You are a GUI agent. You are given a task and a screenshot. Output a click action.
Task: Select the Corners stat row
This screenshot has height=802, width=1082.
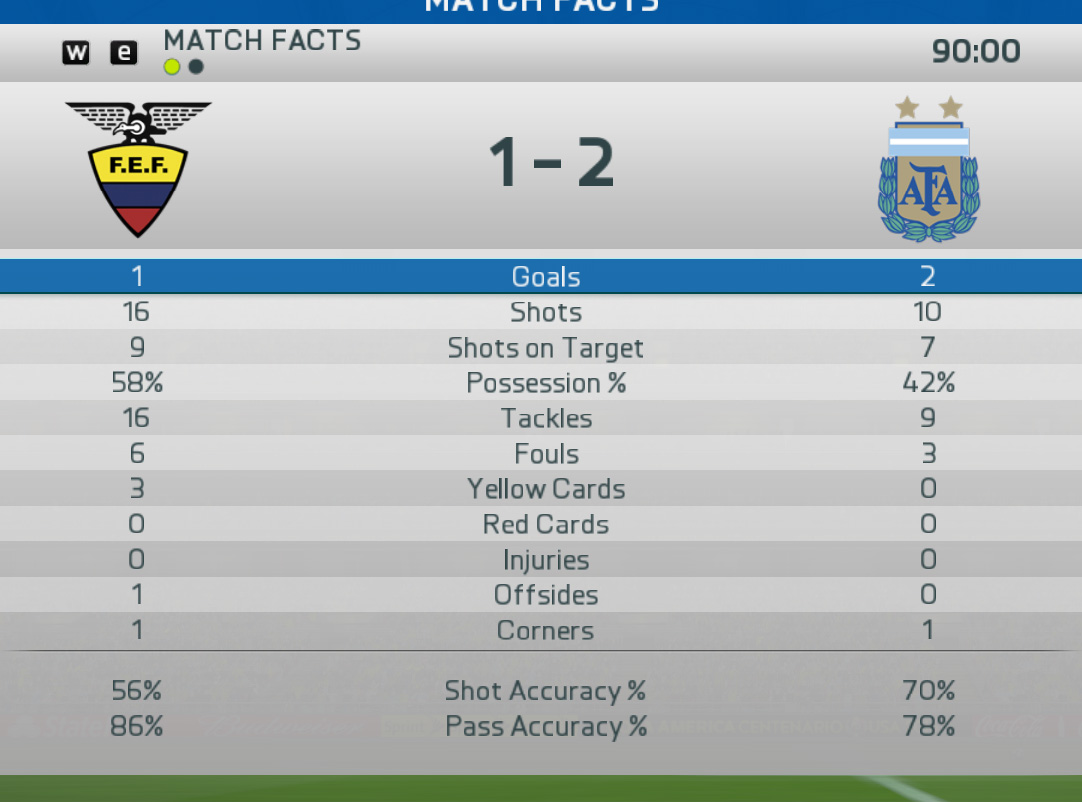click(x=545, y=631)
